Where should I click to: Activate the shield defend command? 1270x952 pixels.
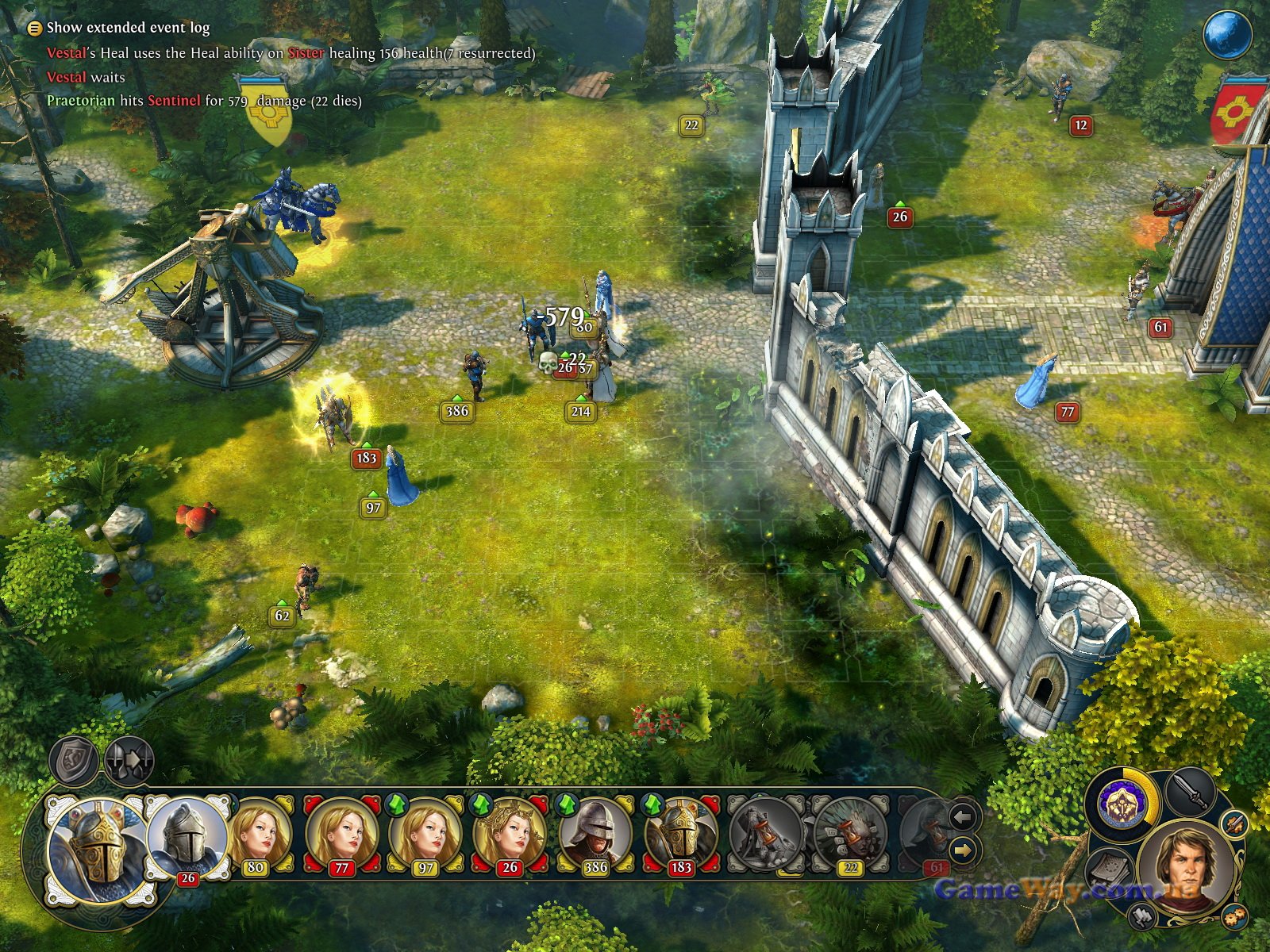pyautogui.click(x=74, y=760)
